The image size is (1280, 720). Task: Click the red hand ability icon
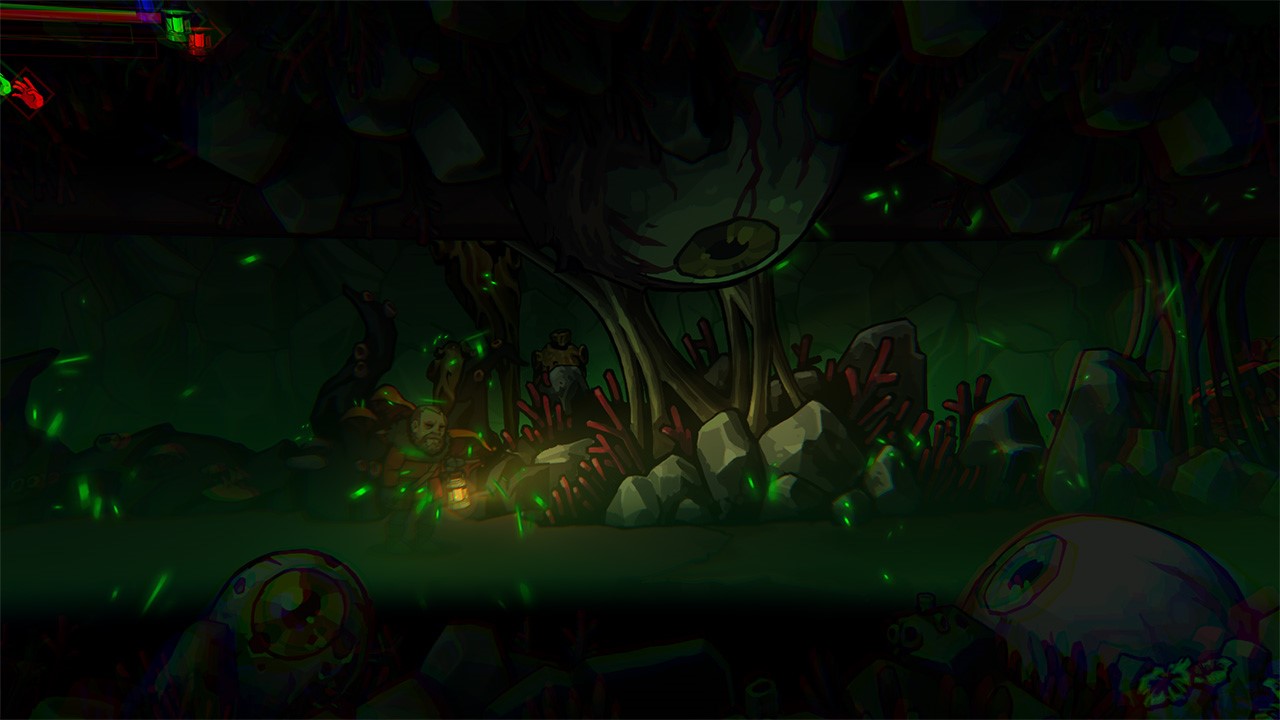pyautogui.click(x=30, y=91)
